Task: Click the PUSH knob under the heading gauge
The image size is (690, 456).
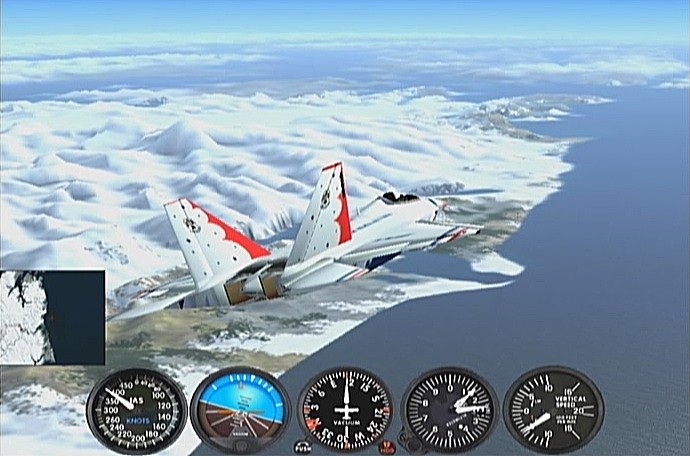Action: [303, 446]
